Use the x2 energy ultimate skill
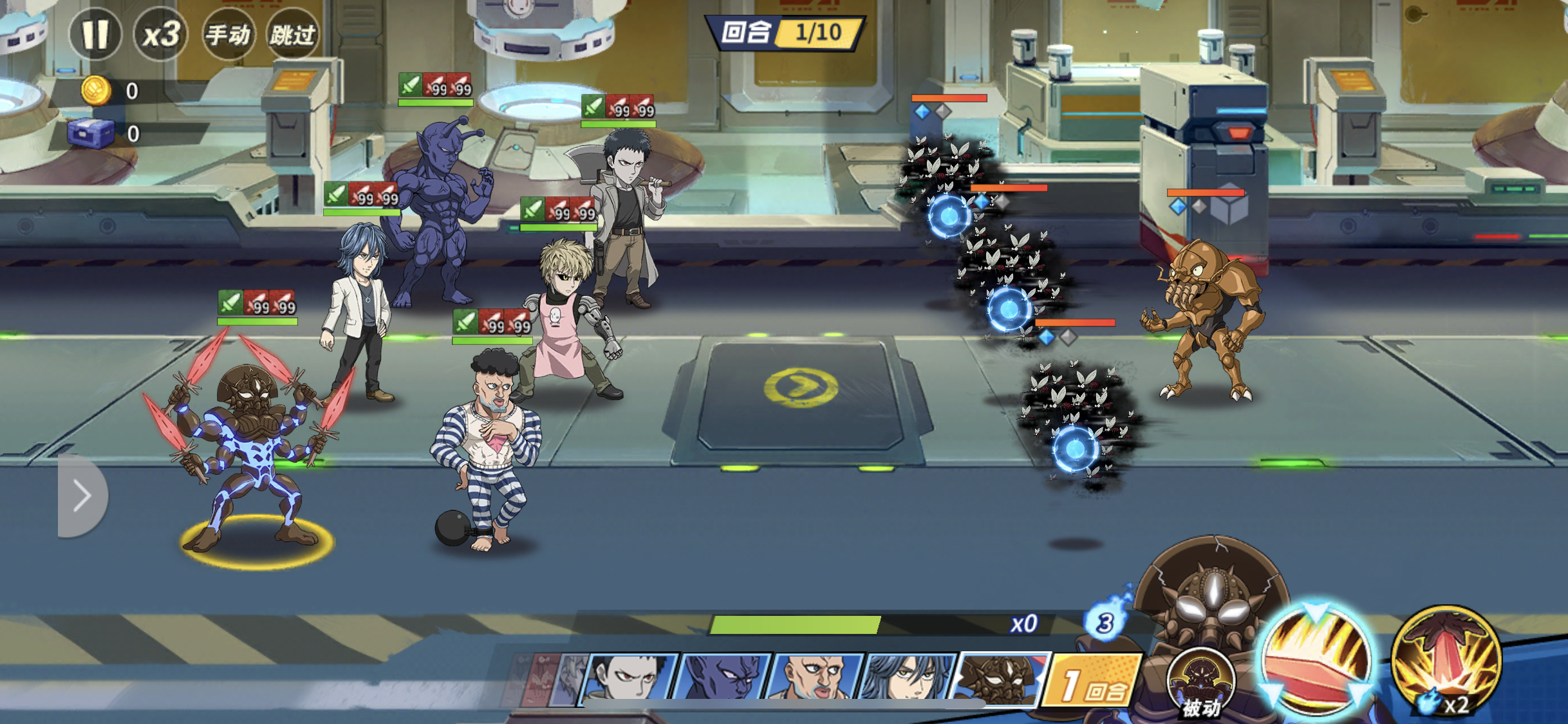Screen dimensions: 1568x724 (1446, 663)
